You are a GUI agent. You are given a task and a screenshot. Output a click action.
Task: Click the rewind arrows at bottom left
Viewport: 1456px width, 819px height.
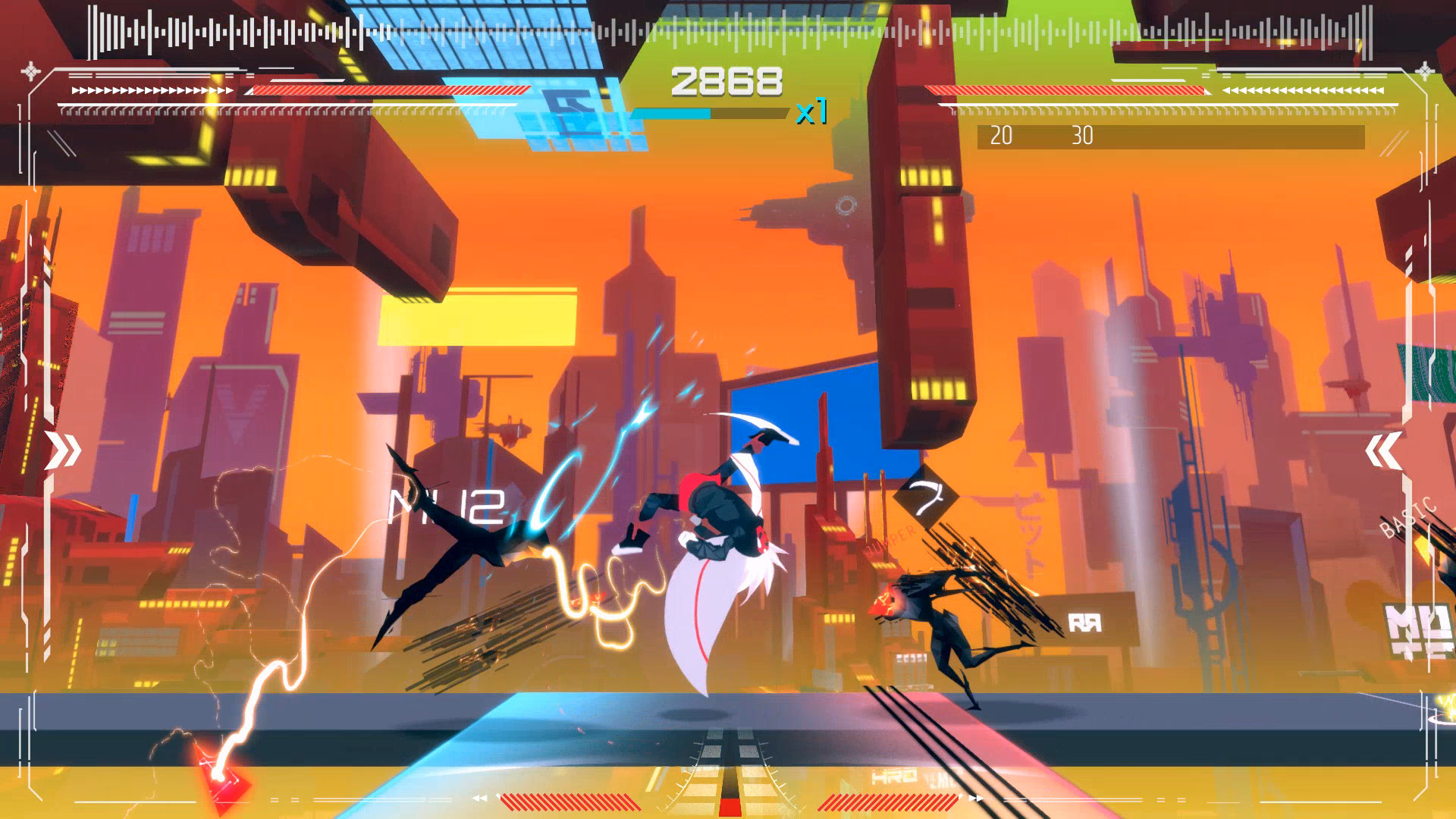[x=480, y=798]
